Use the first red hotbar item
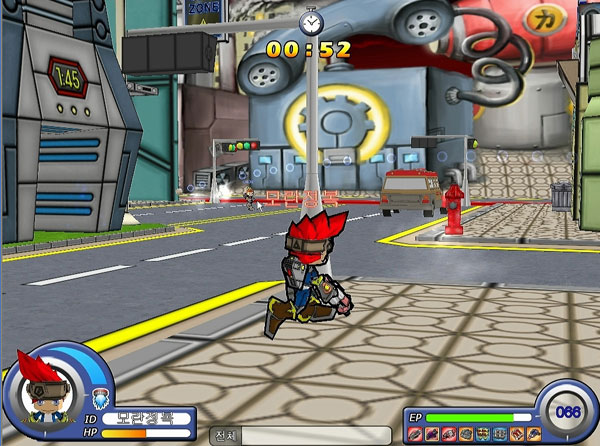 coord(414,433)
